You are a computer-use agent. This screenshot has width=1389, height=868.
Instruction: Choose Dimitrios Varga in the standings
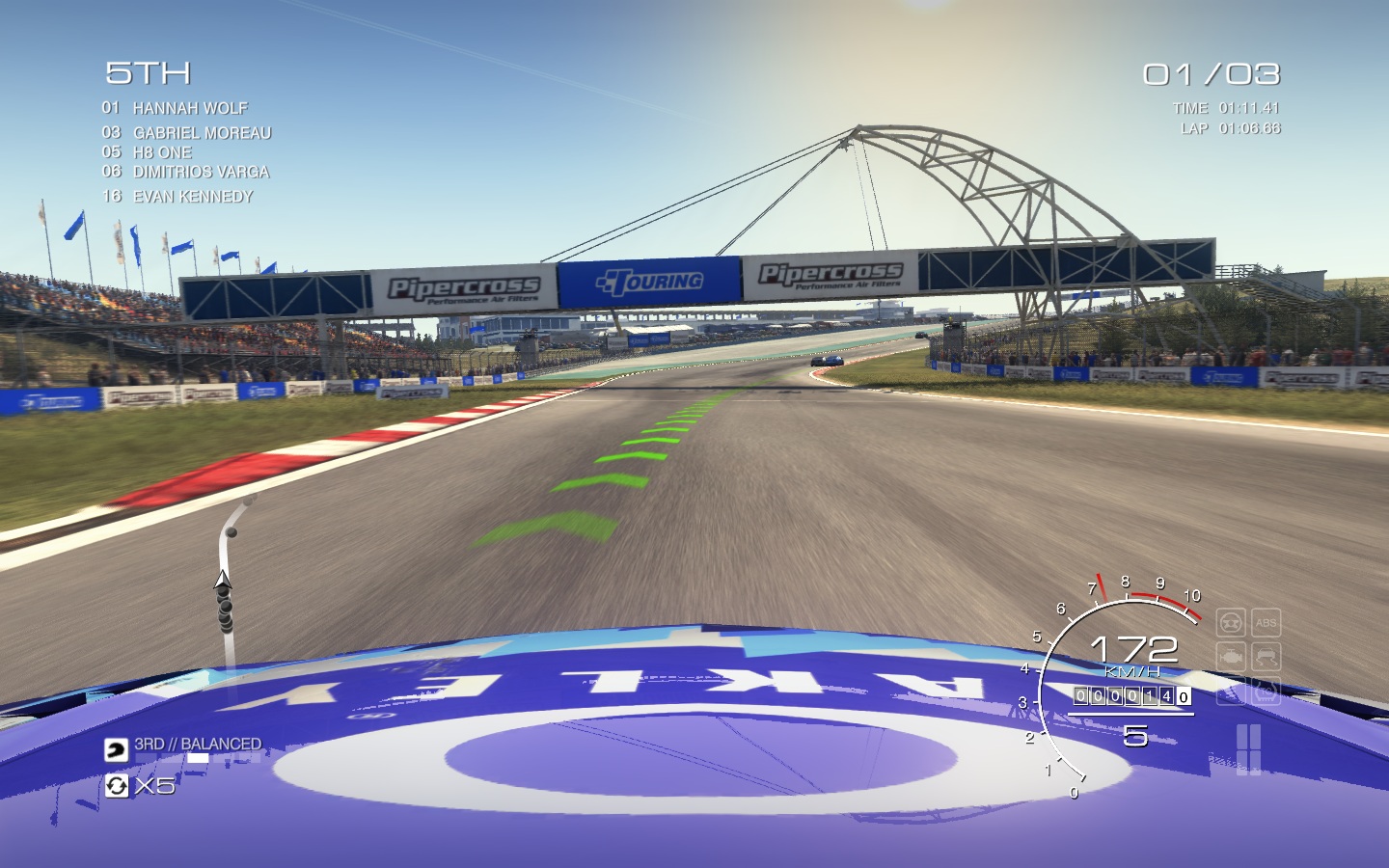(x=201, y=172)
